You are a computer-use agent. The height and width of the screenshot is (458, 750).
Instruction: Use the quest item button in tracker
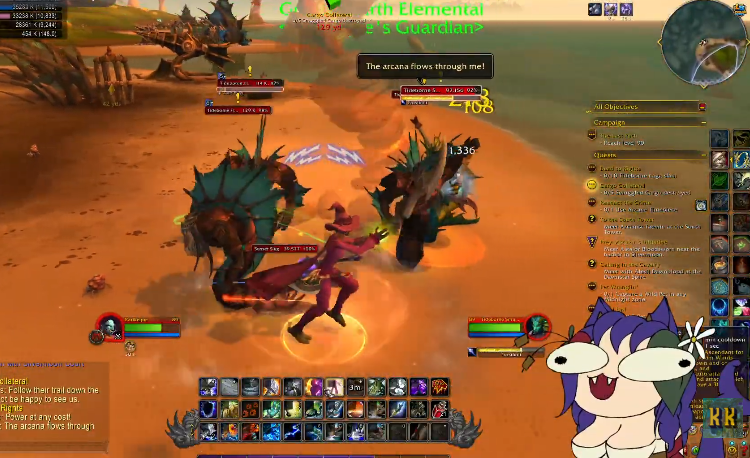[702, 205]
